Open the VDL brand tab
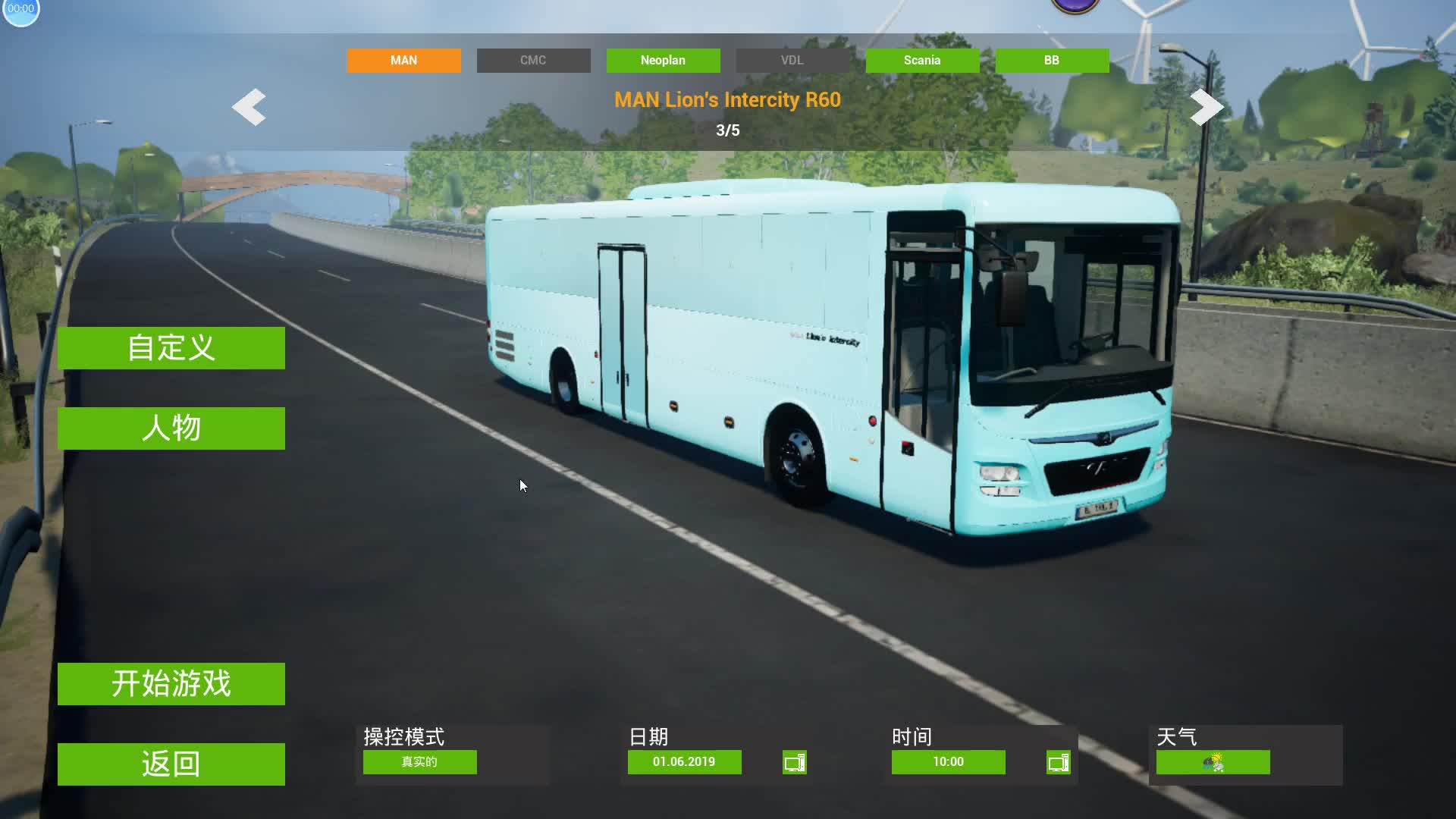The height and width of the screenshot is (819, 1456). click(x=792, y=61)
